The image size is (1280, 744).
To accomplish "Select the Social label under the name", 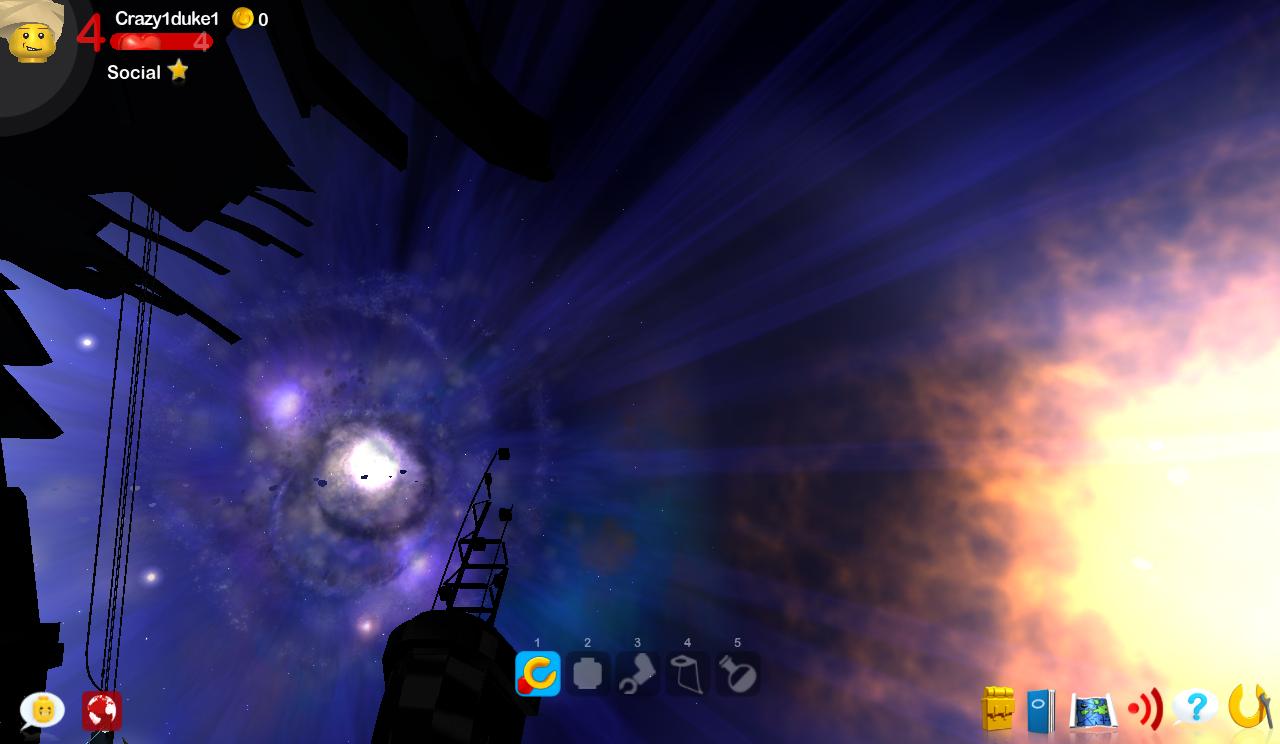I will coord(133,72).
